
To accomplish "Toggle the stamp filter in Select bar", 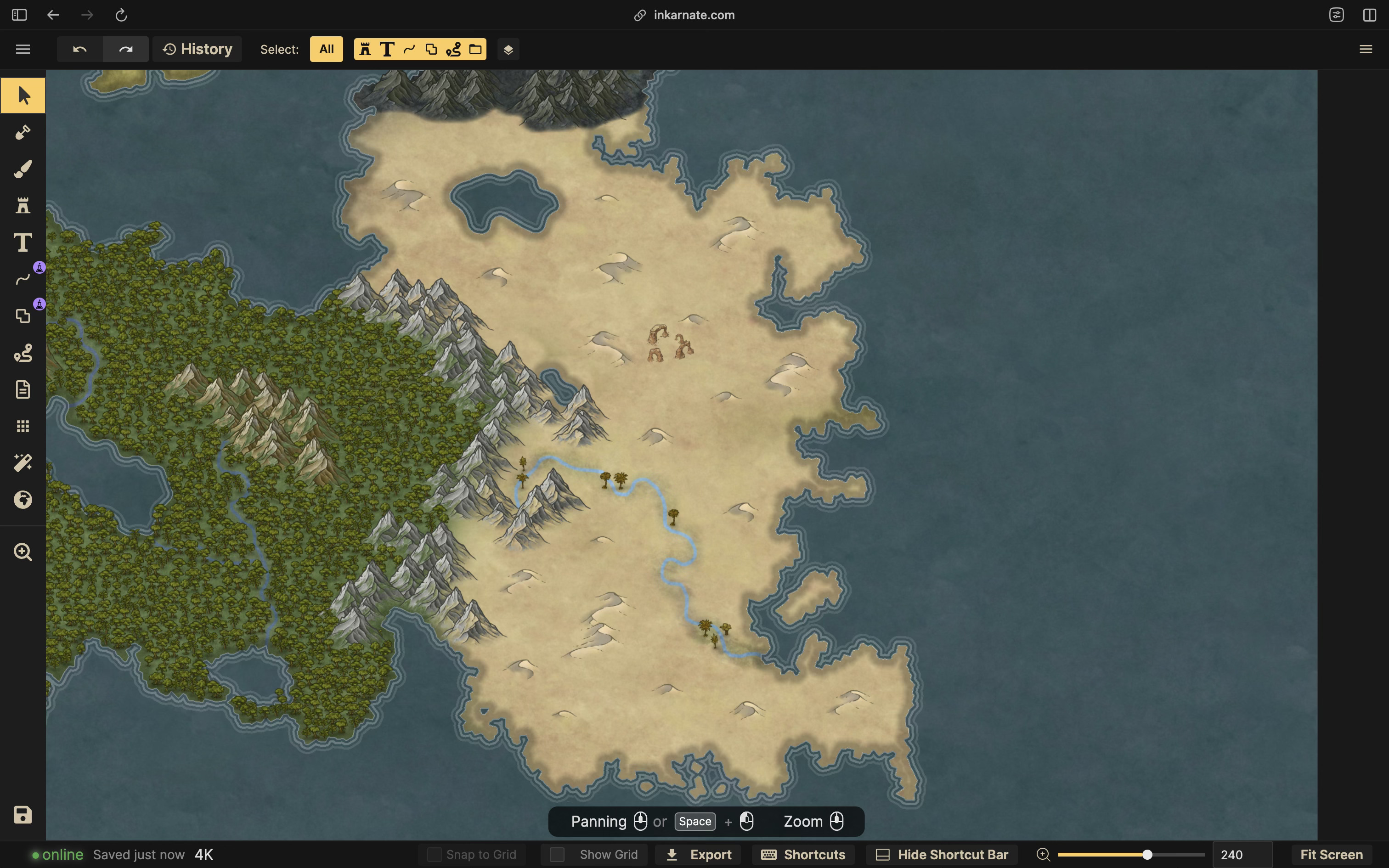I will point(365,49).
